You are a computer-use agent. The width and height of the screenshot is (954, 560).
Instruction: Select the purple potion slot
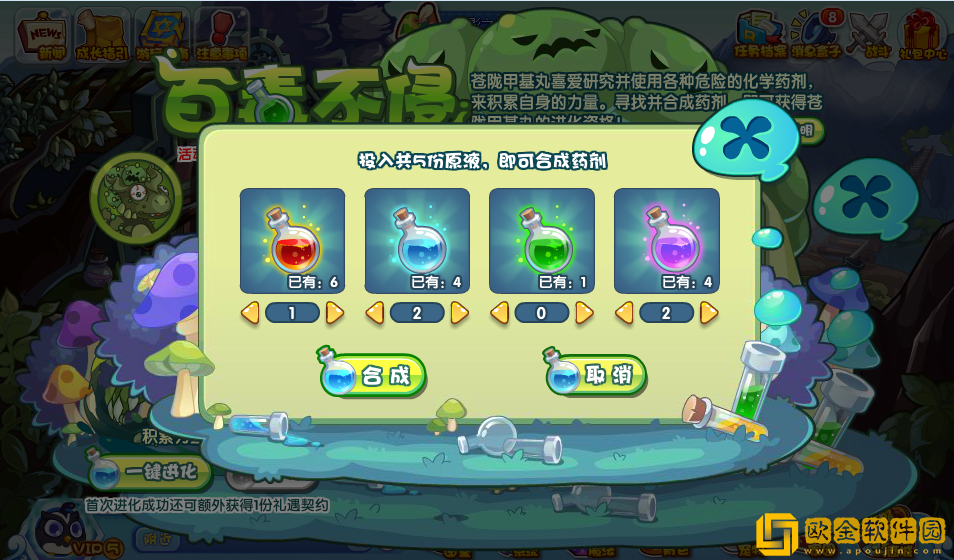pos(666,241)
